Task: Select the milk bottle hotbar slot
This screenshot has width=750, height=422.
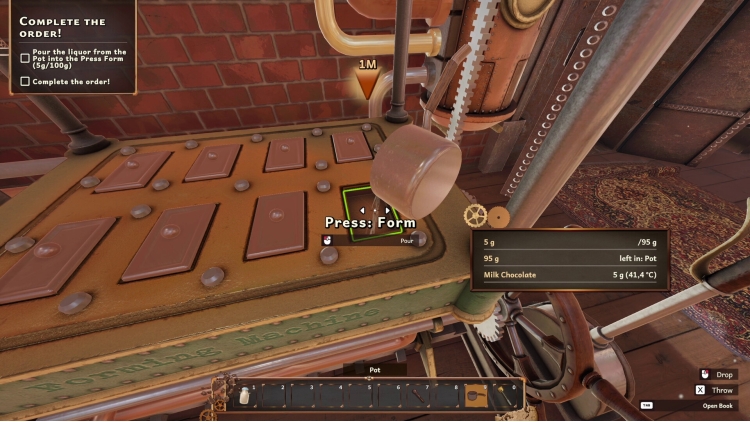Action: pos(242,397)
